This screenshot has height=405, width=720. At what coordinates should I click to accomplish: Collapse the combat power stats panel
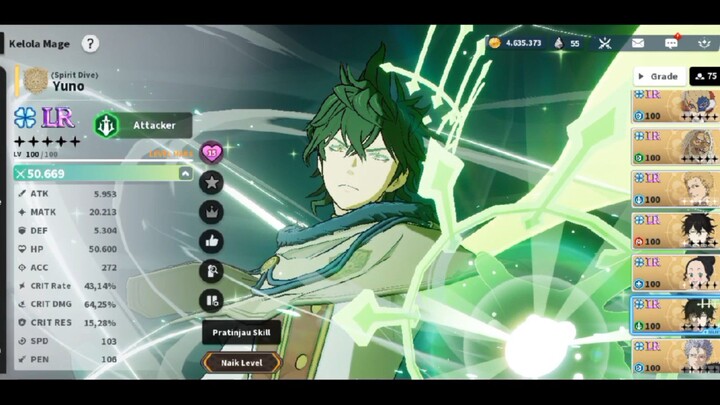pyautogui.click(x=185, y=173)
